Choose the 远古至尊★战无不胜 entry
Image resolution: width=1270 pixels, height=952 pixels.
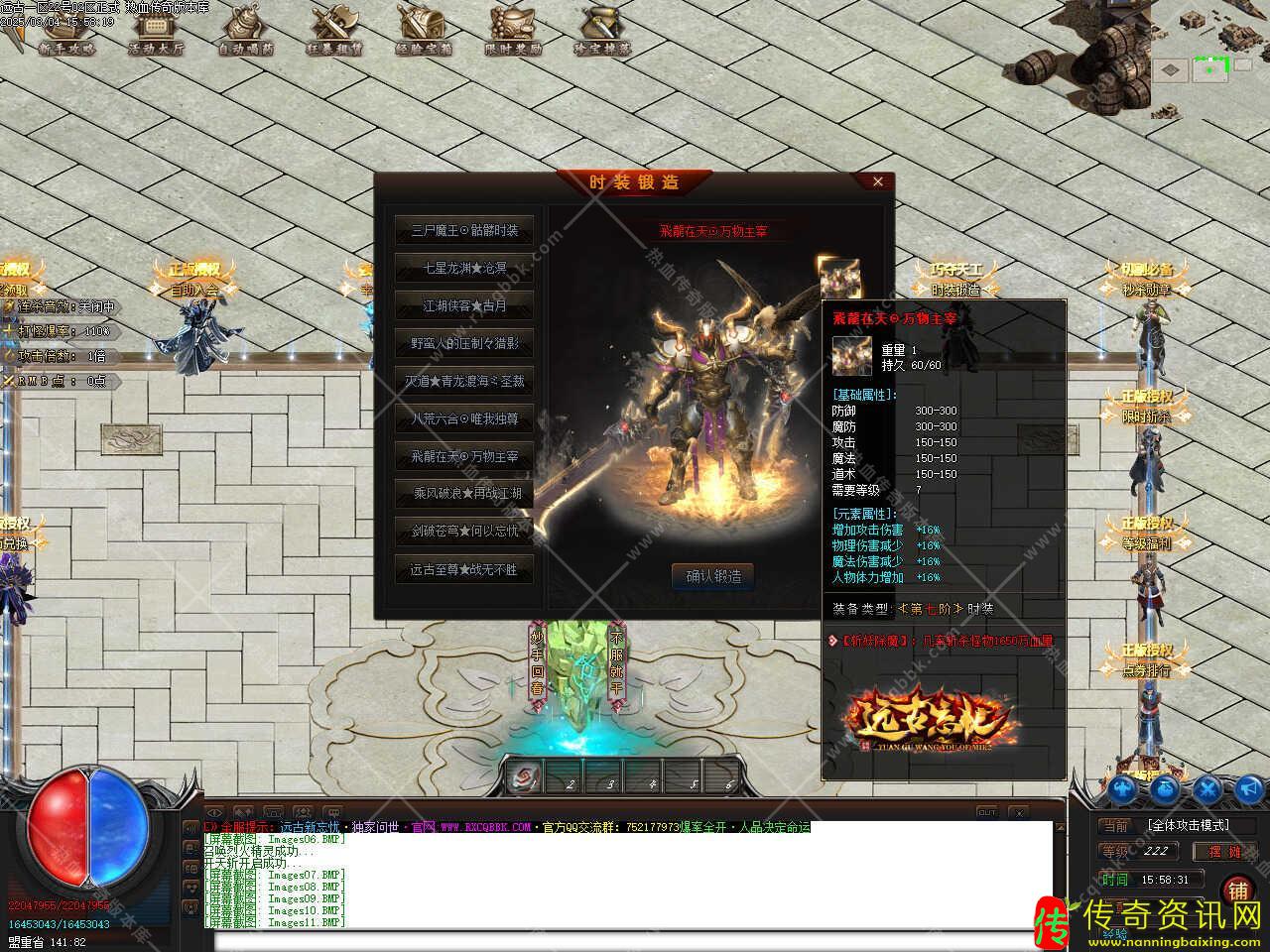464,569
